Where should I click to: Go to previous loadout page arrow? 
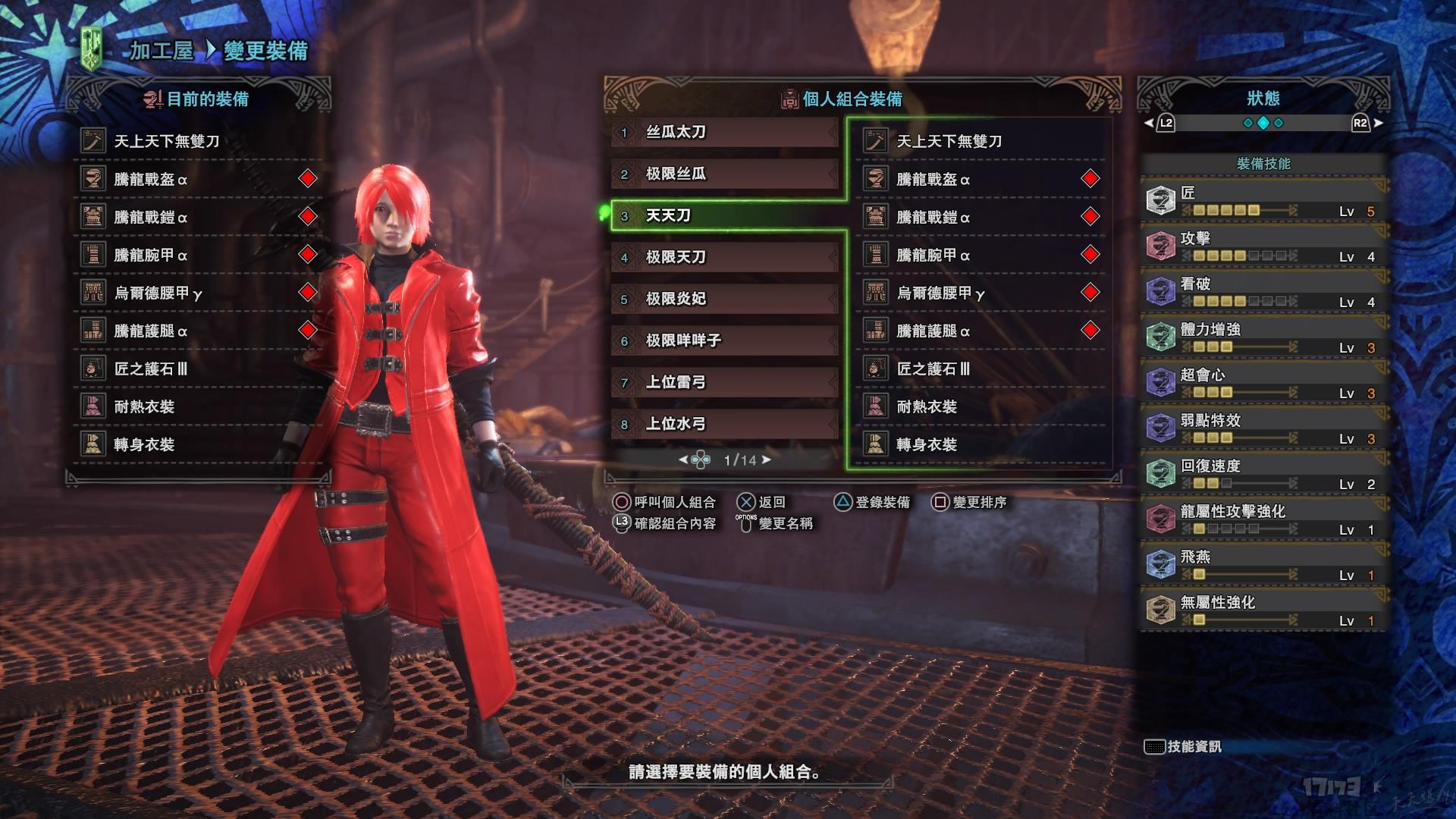pos(682,460)
